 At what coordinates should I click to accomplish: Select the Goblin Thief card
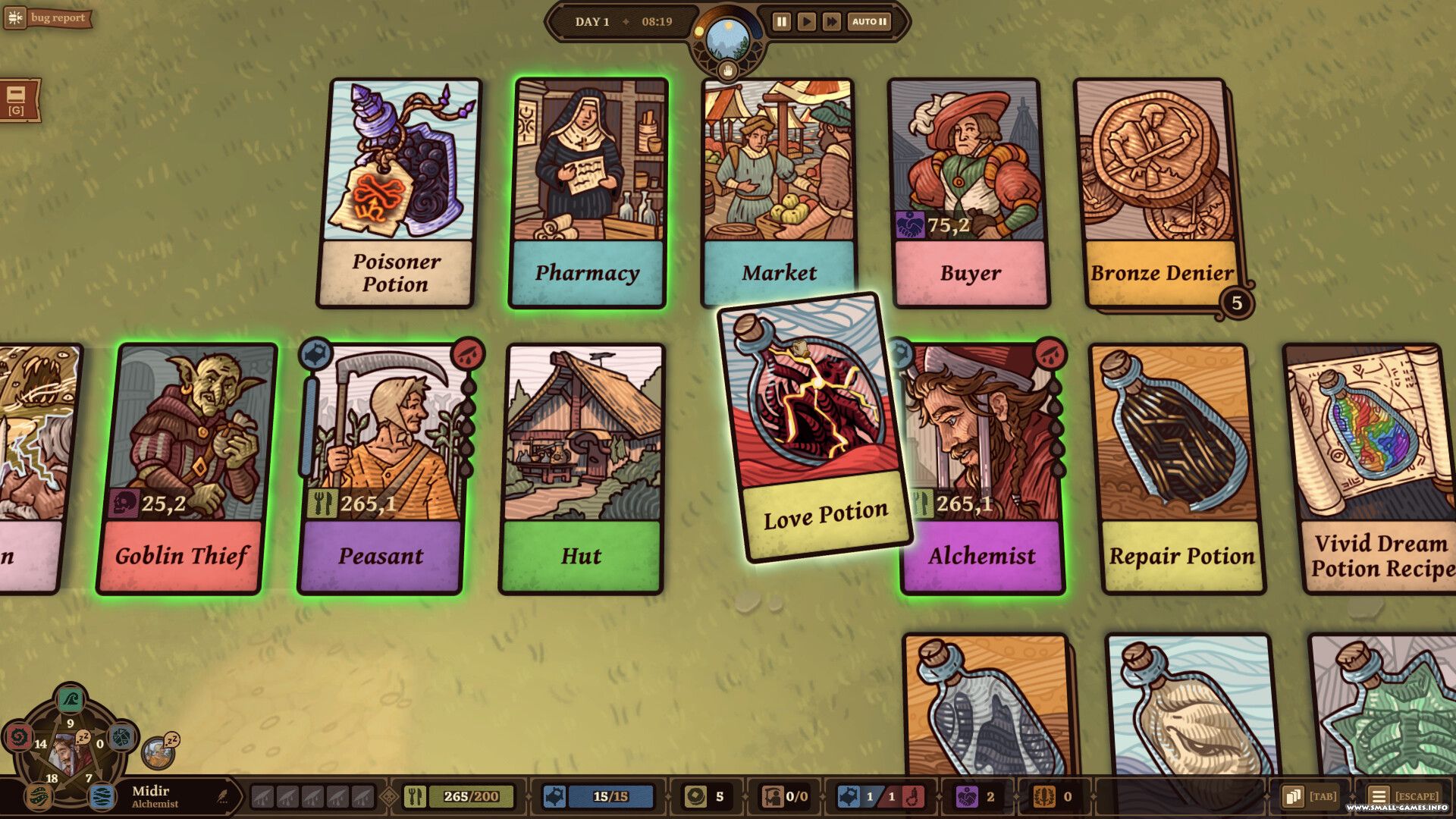[x=186, y=468]
